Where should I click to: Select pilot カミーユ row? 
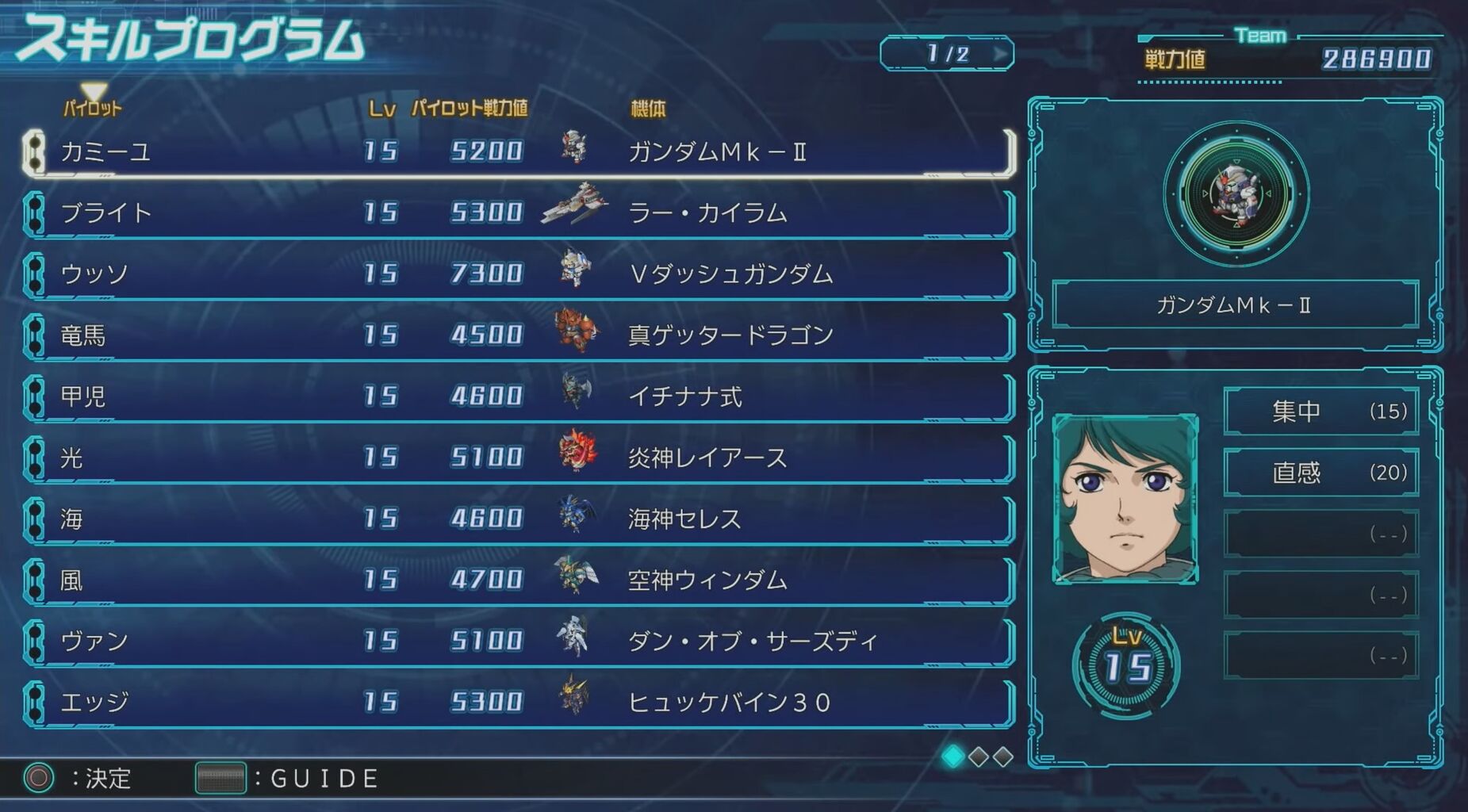[516, 151]
